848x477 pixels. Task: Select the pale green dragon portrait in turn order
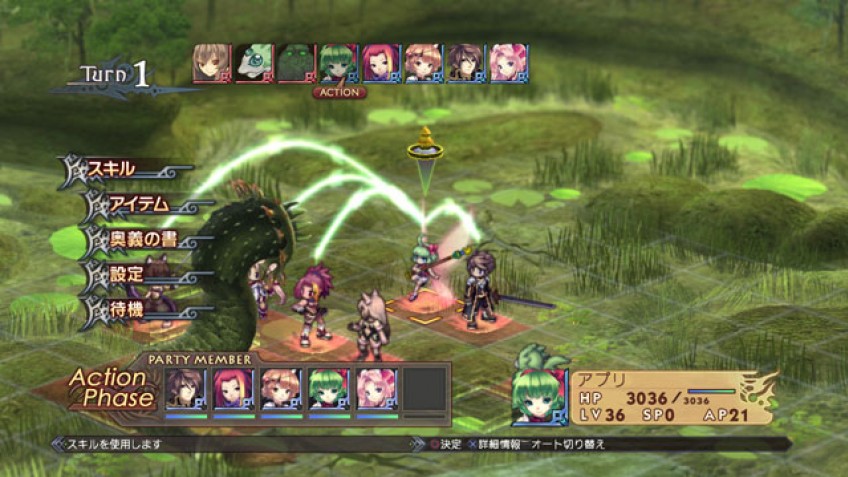(254, 63)
